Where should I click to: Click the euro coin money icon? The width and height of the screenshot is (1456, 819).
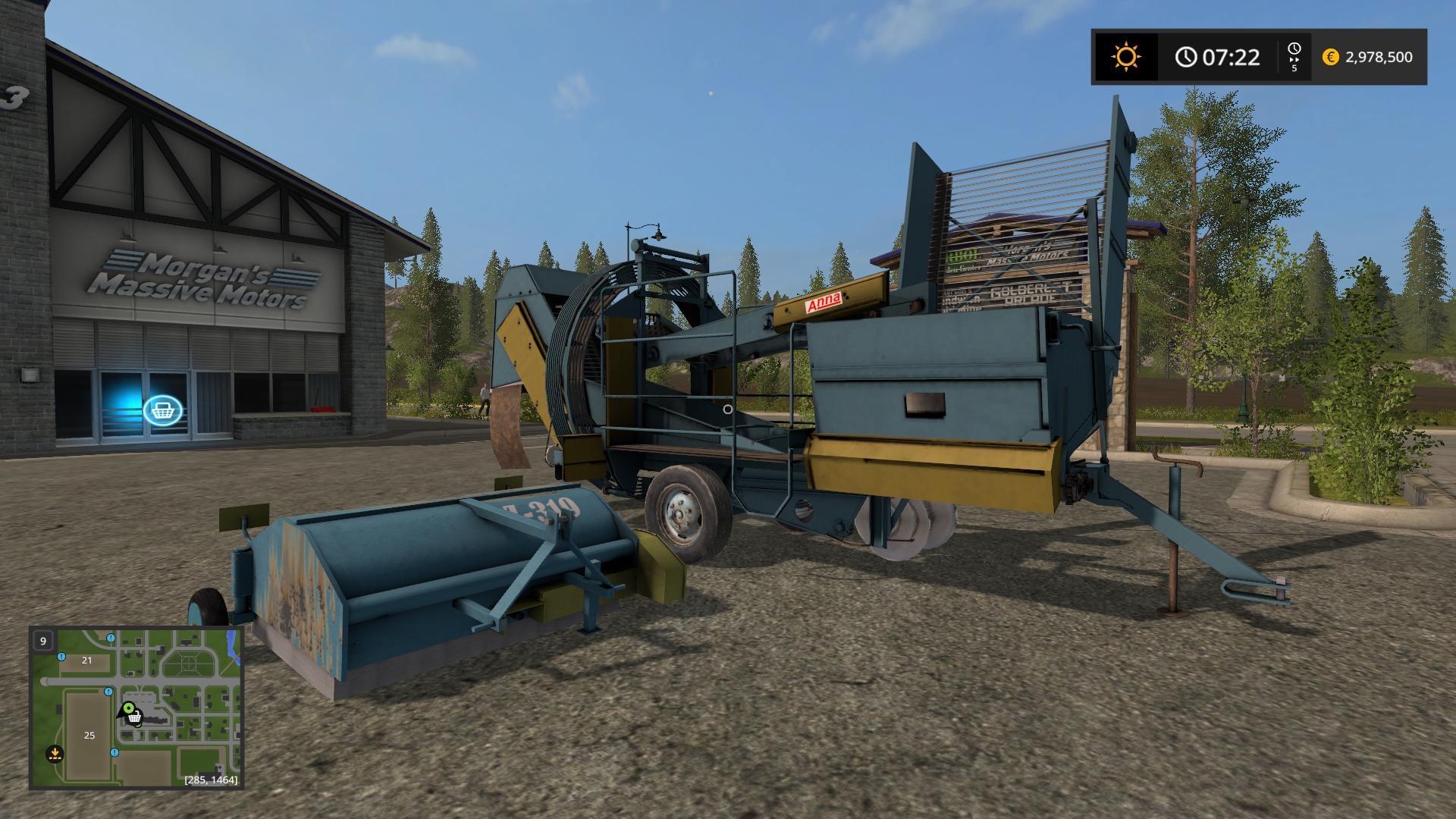coord(1330,57)
